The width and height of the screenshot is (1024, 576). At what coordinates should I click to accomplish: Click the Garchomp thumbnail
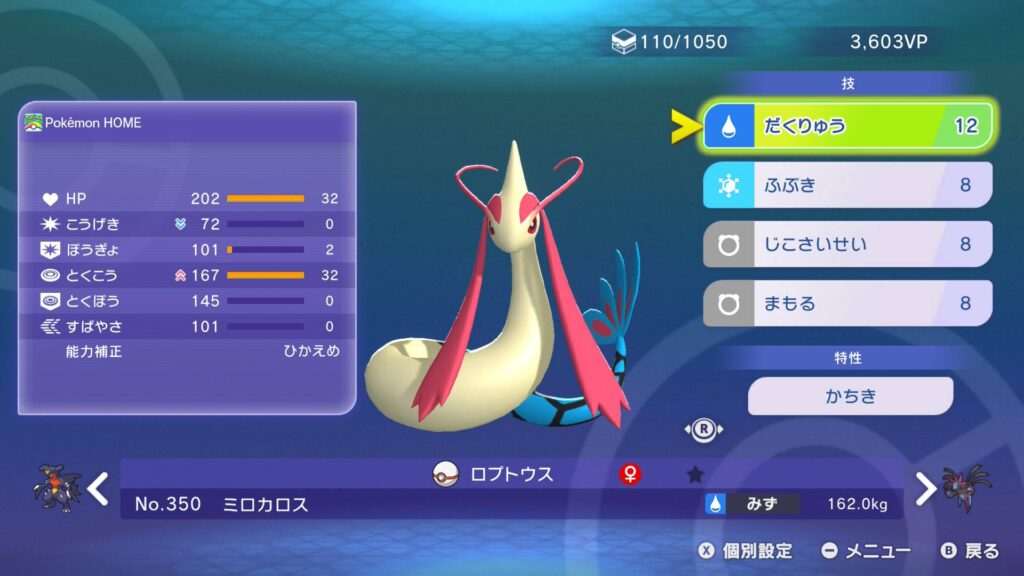pos(55,489)
